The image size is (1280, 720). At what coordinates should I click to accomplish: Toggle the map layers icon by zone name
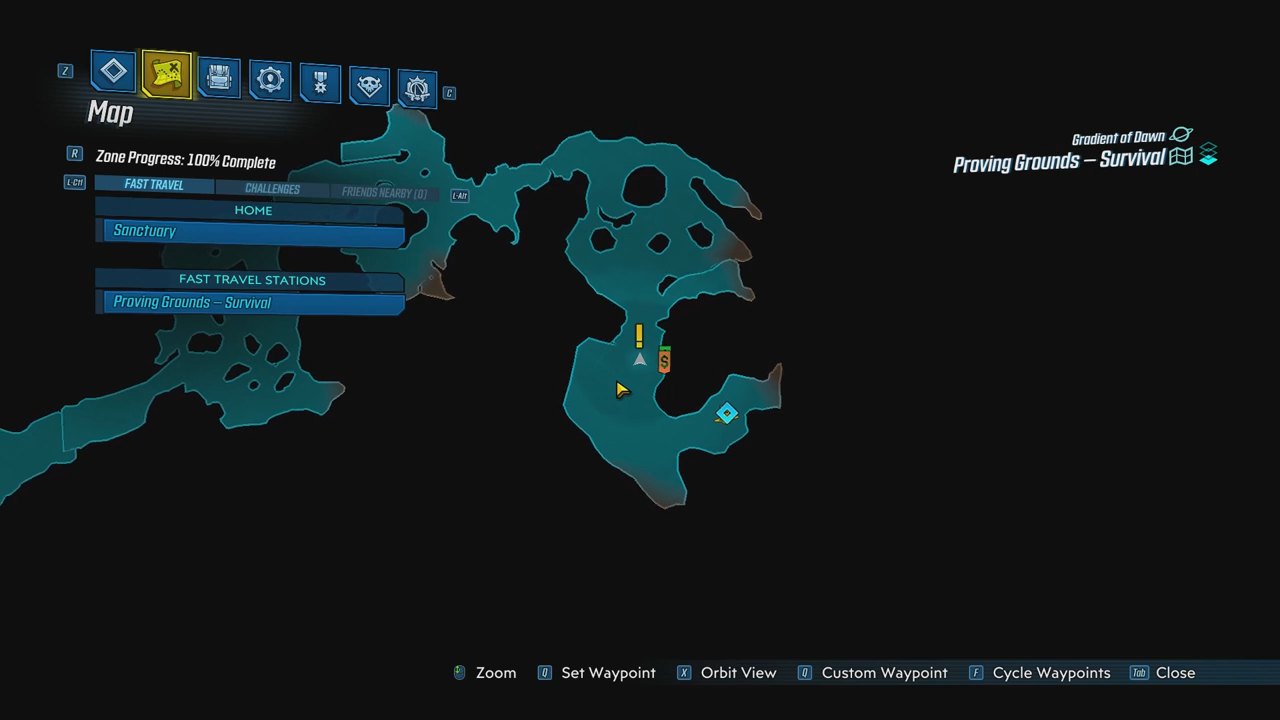(1208, 155)
